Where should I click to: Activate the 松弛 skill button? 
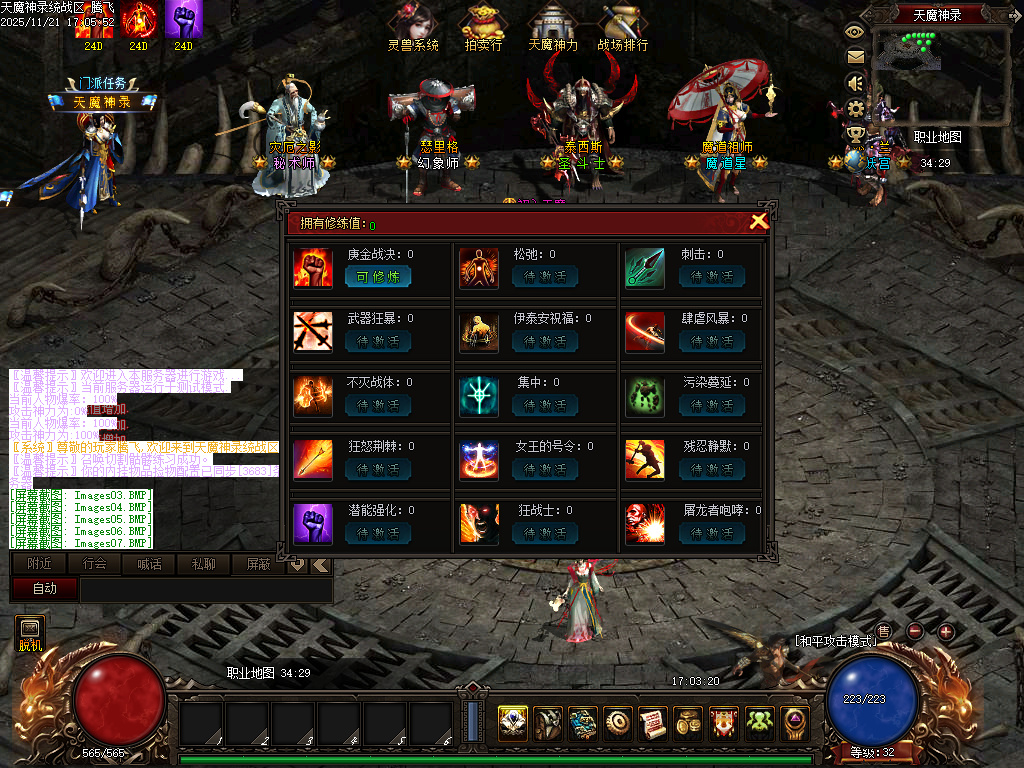tap(545, 277)
